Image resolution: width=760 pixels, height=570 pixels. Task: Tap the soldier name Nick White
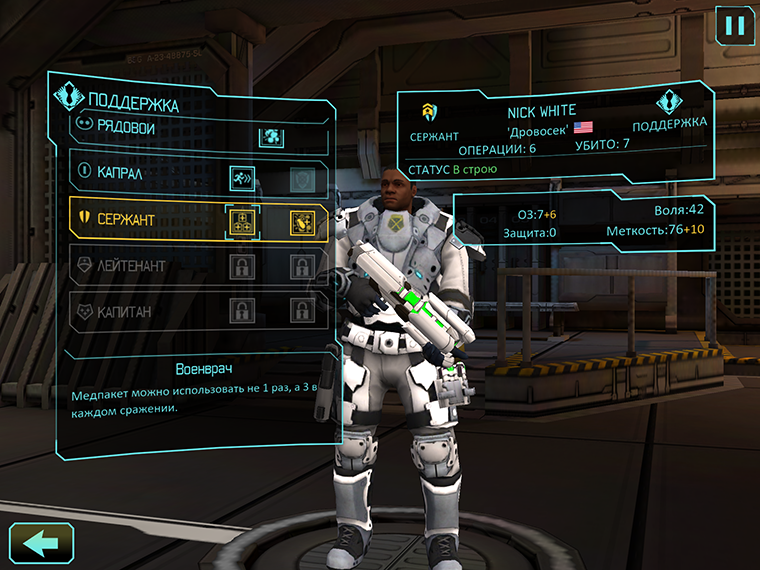542,110
